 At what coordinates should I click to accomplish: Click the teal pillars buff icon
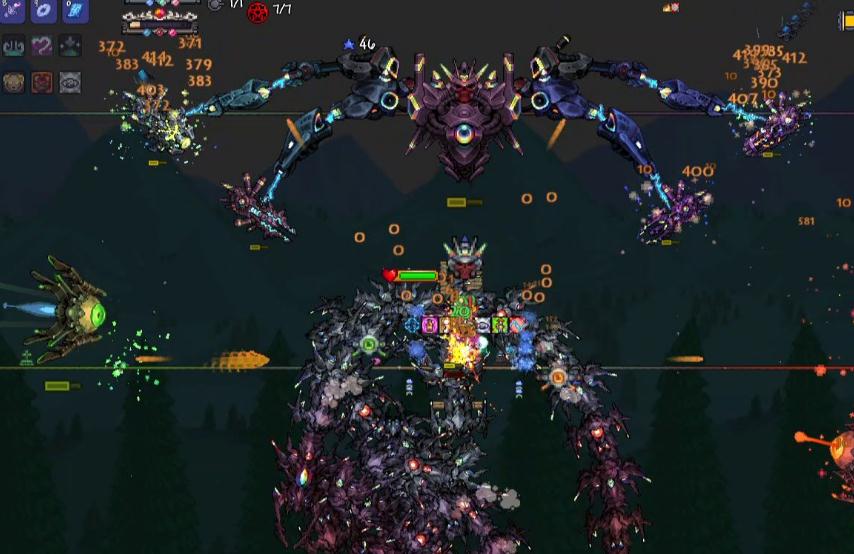point(14,46)
